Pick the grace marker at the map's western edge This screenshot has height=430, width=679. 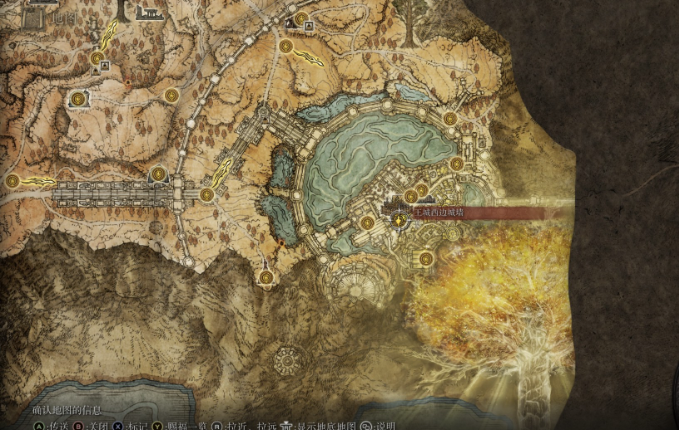pos(12,181)
